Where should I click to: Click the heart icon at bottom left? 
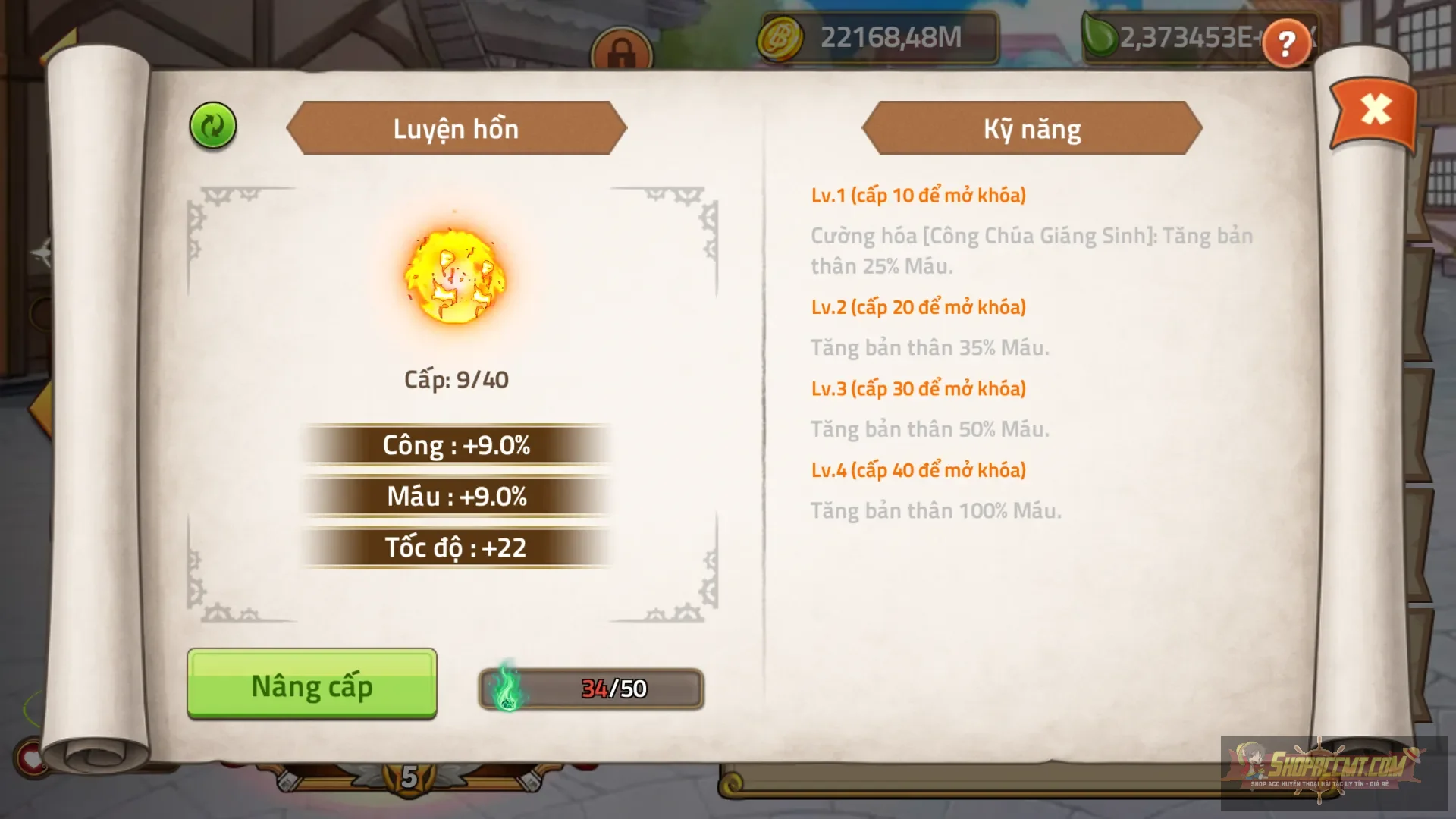click(30, 758)
